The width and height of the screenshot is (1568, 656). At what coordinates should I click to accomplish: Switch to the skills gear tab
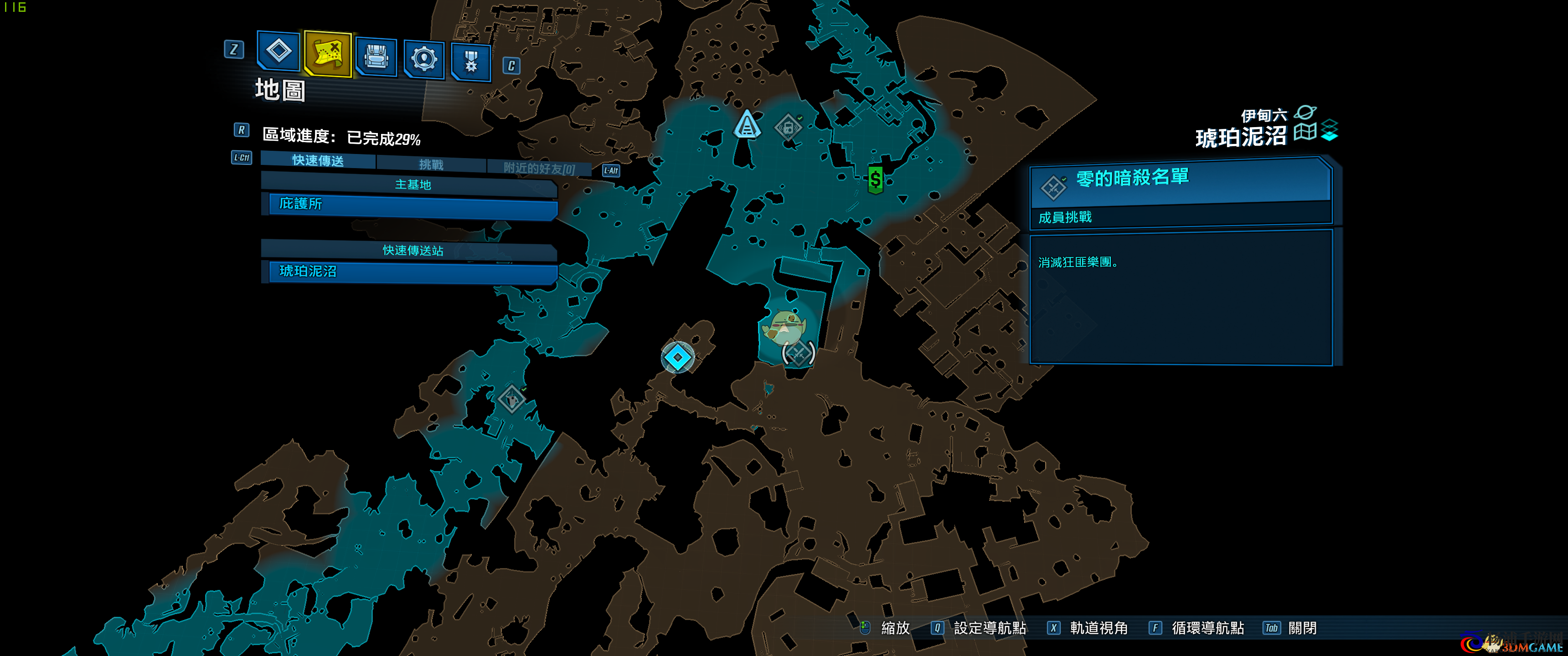point(423,60)
